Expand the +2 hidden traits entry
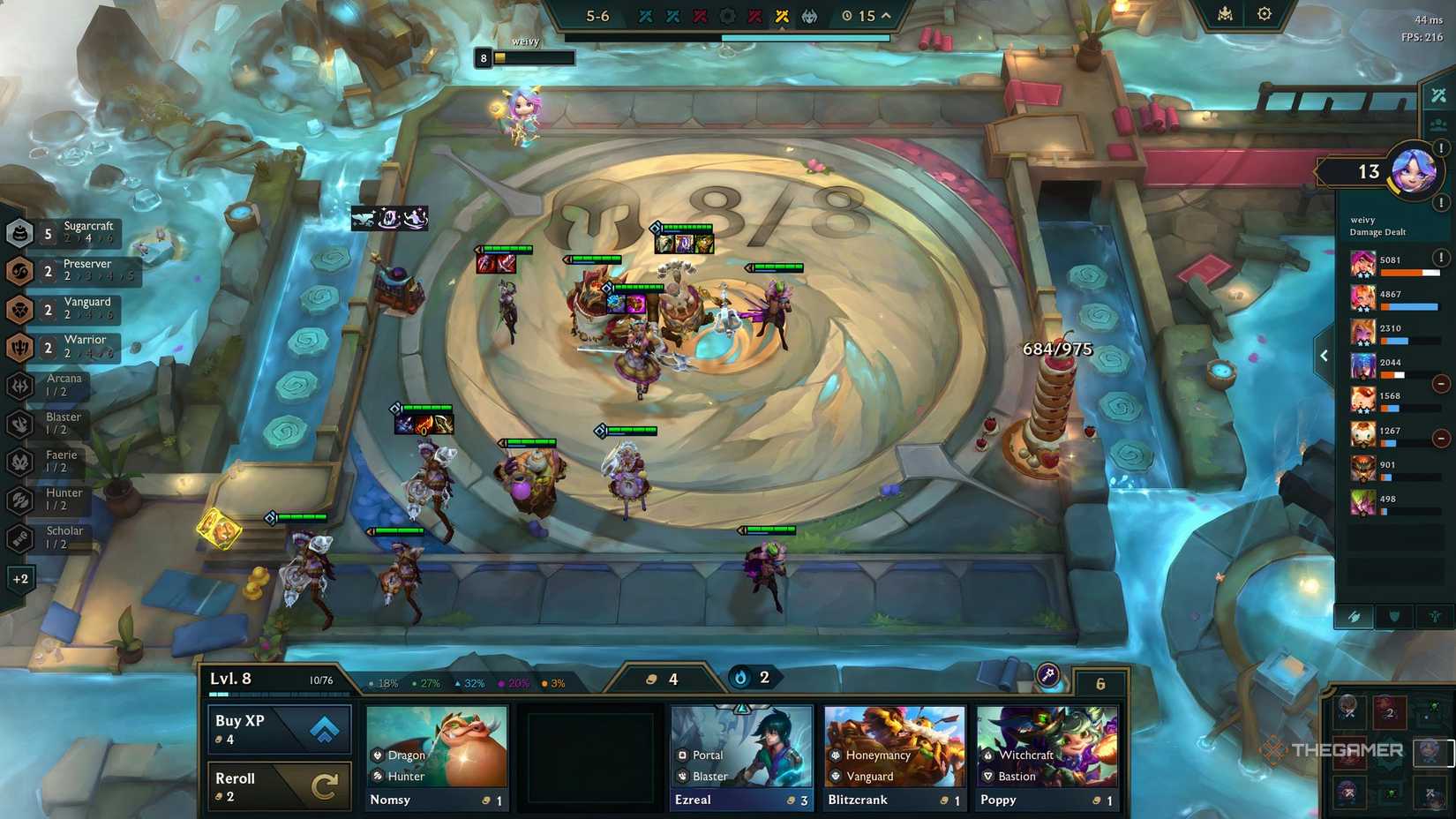Image resolution: width=1456 pixels, height=819 pixels. click(20, 579)
